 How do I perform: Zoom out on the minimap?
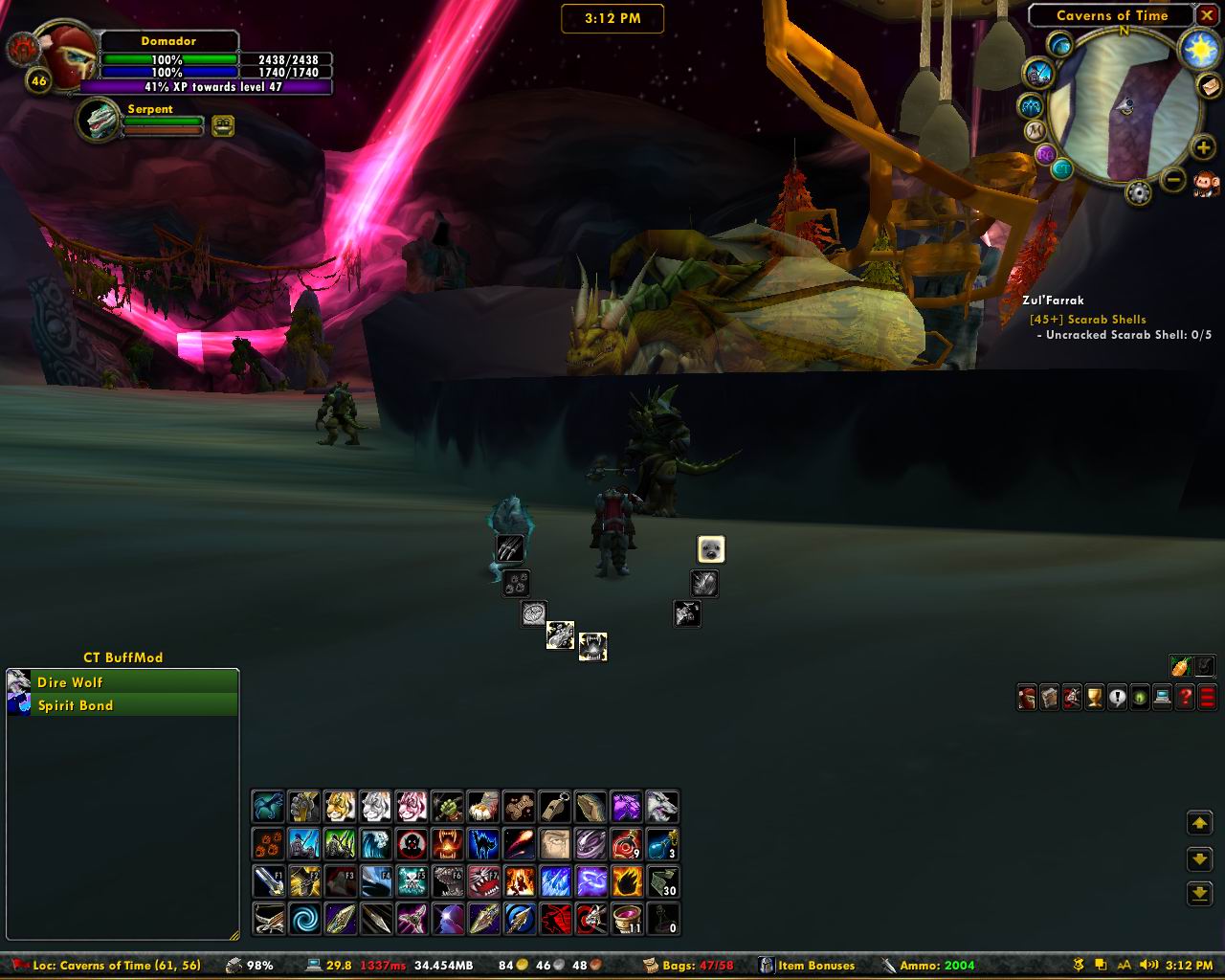1173,179
